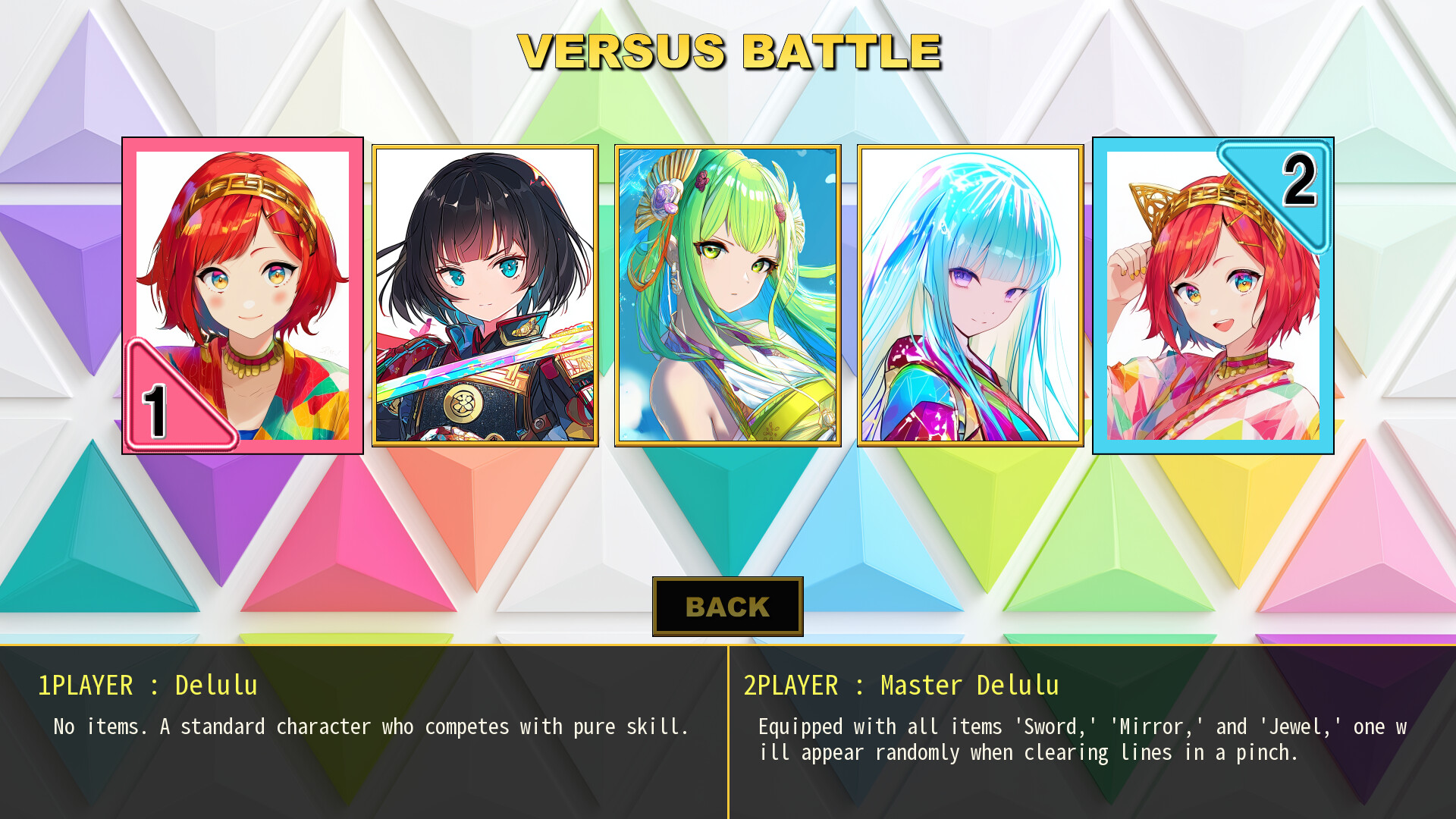Click the 1PLAYER : Delulu label
Viewport: 1456px width, 819px height.
(149, 685)
